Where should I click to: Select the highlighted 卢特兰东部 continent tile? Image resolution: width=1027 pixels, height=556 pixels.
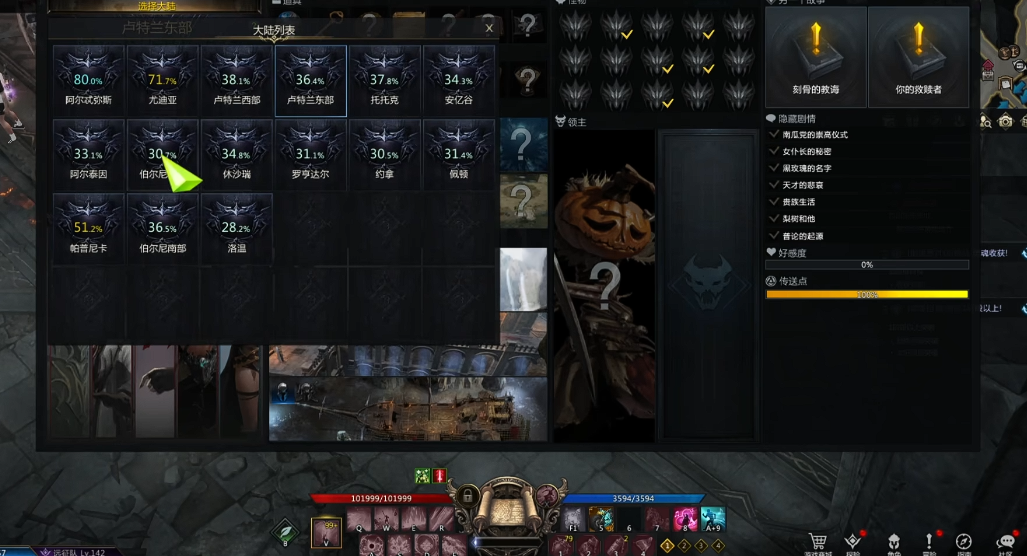pos(311,80)
